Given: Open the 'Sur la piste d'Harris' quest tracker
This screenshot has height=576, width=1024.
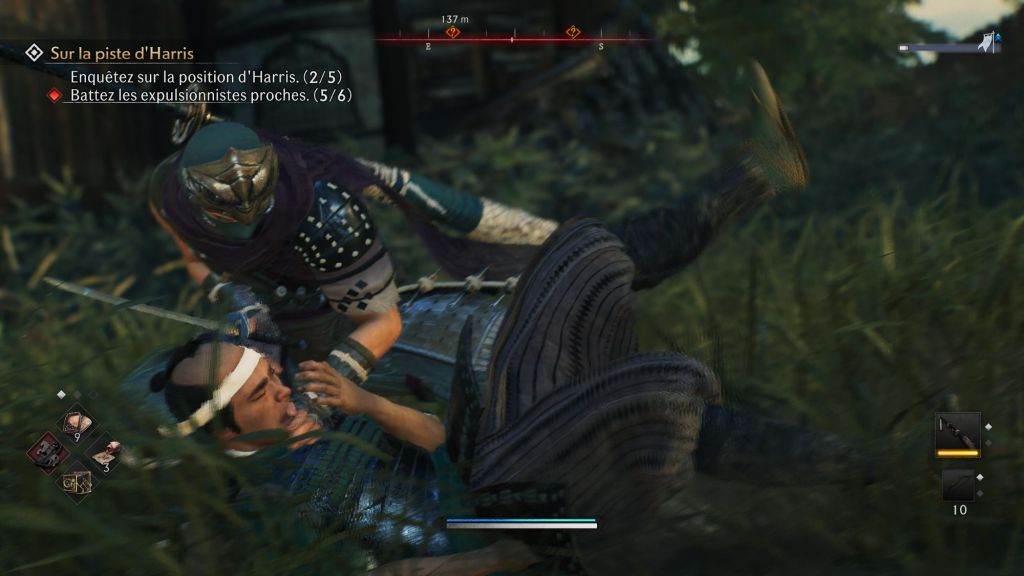Looking at the screenshot, I should pos(122,53).
